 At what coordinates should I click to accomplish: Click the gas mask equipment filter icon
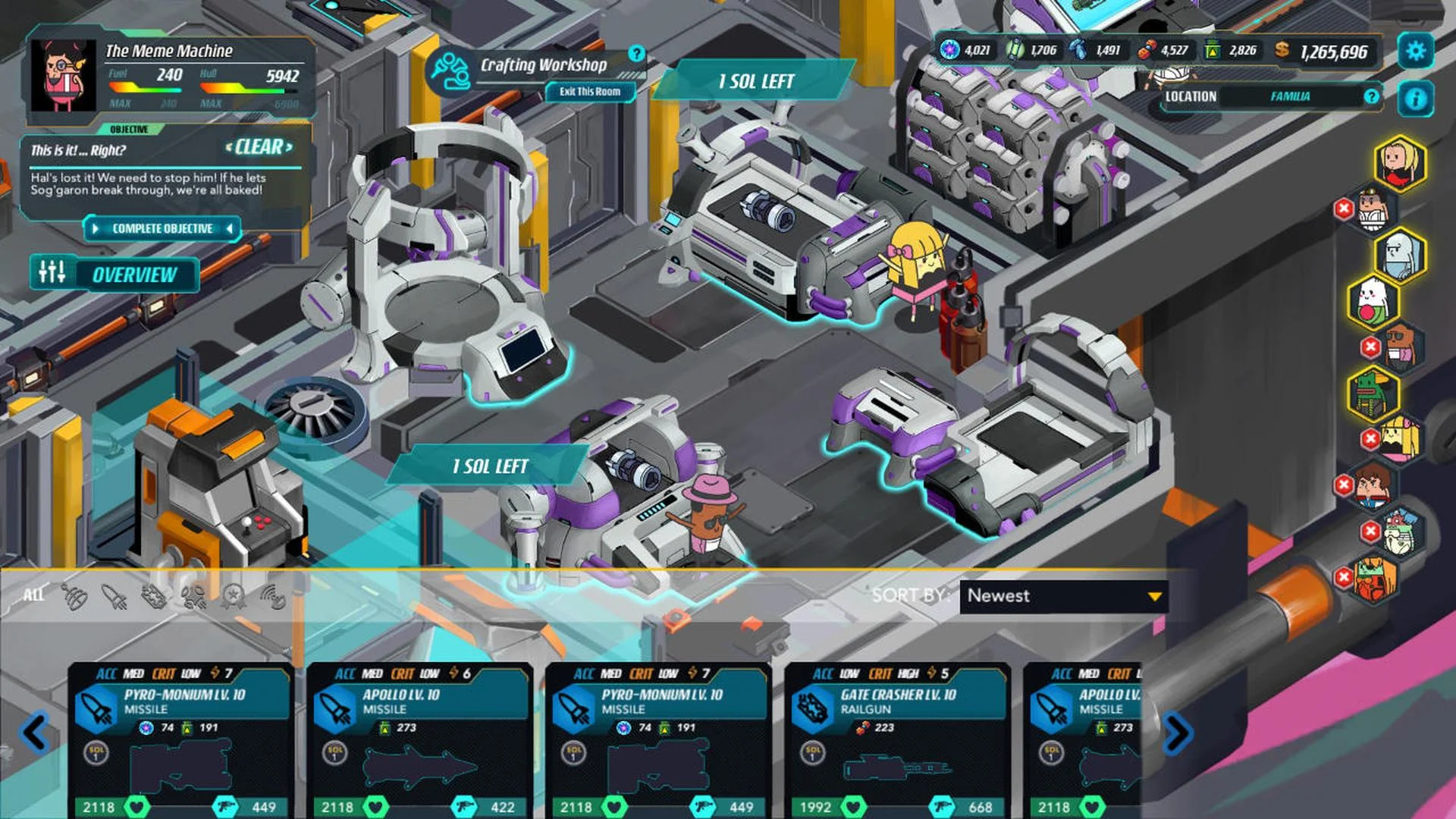[194, 598]
